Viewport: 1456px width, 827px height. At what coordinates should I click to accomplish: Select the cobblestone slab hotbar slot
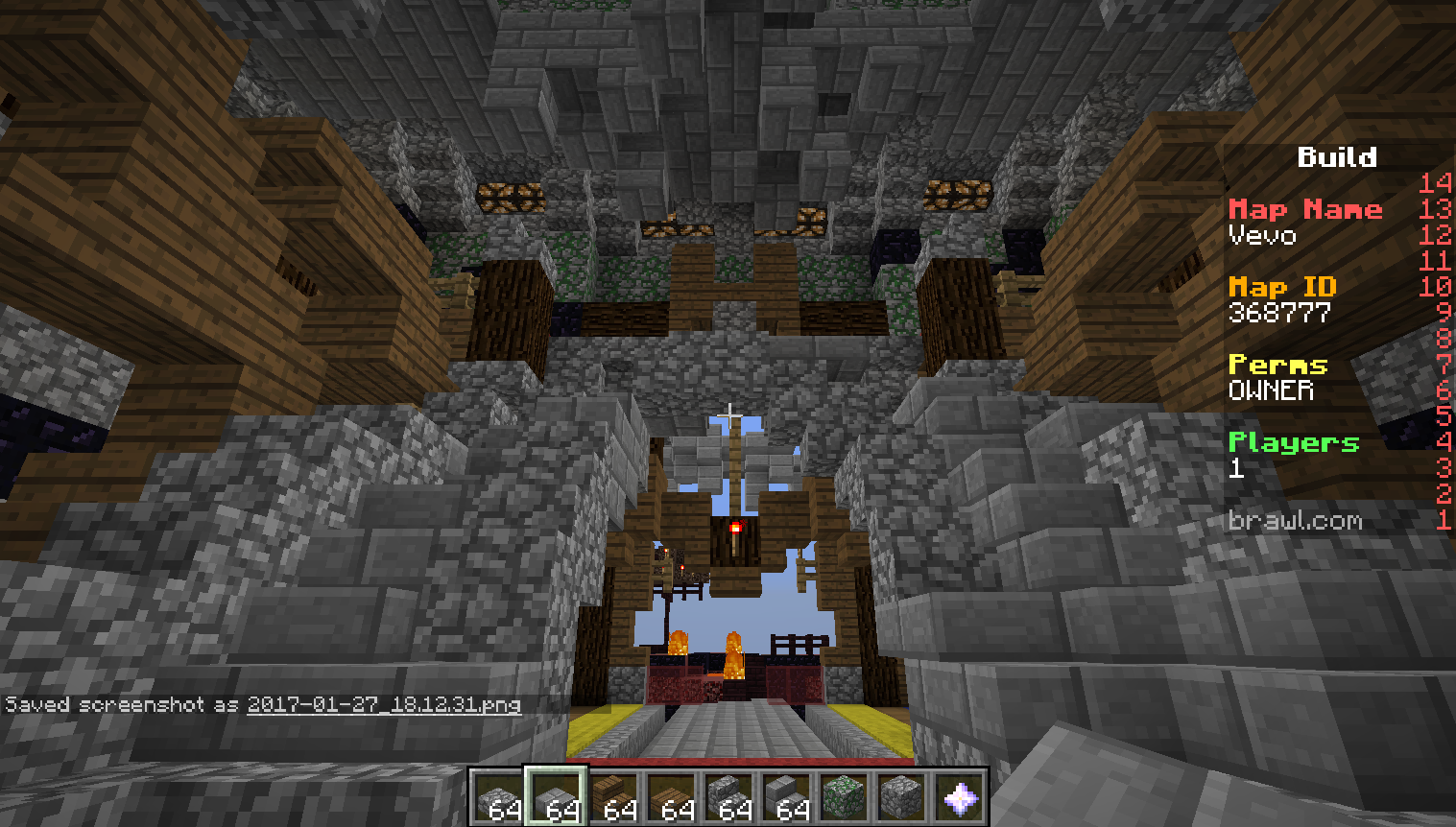[x=499, y=797]
